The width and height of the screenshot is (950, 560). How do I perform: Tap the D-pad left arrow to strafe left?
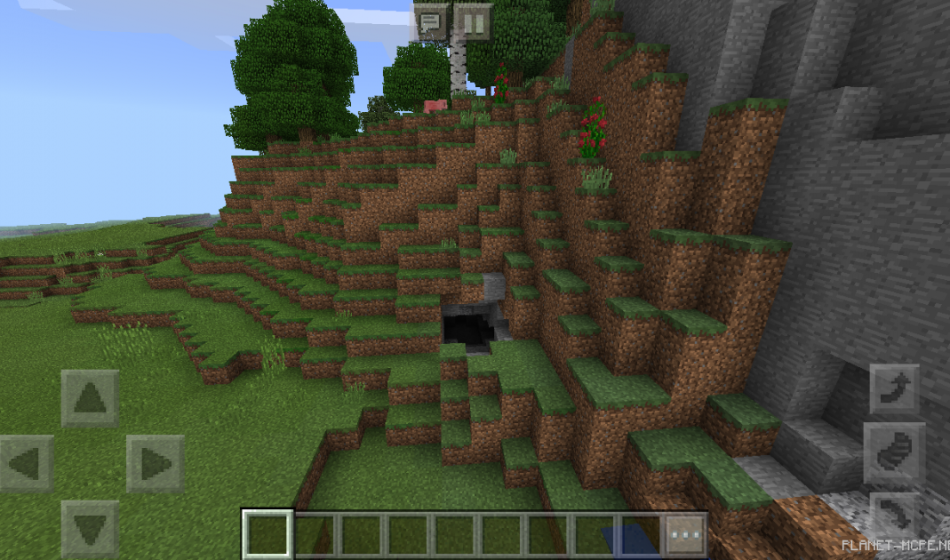26,463
